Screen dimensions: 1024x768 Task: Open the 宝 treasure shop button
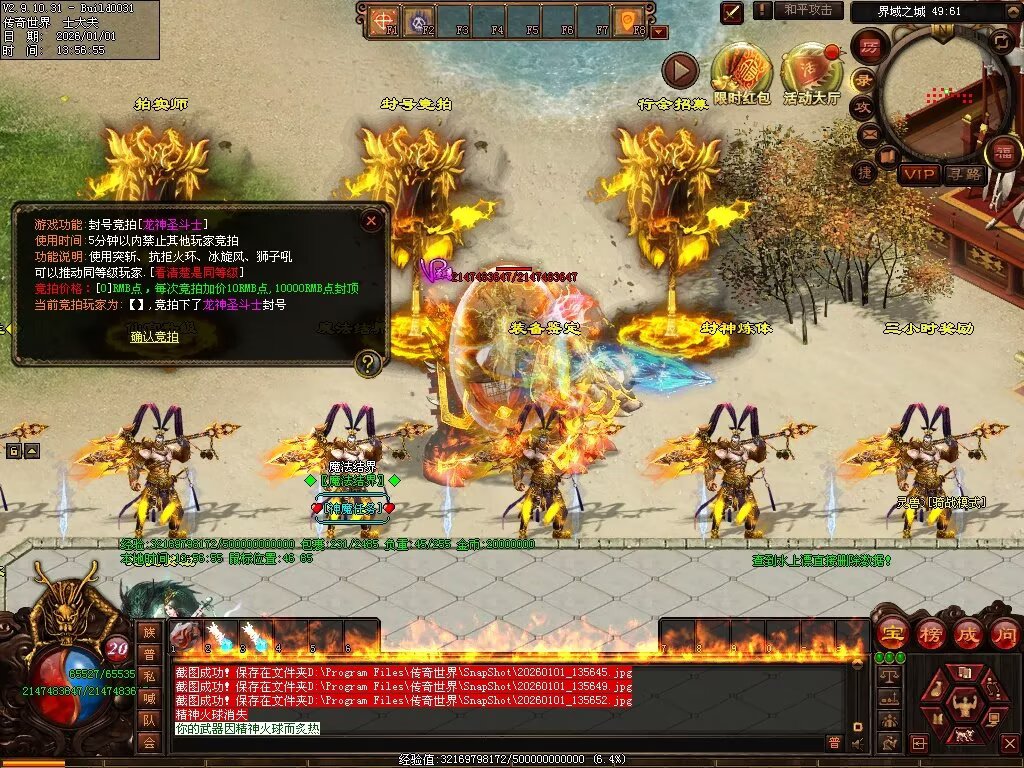click(892, 633)
